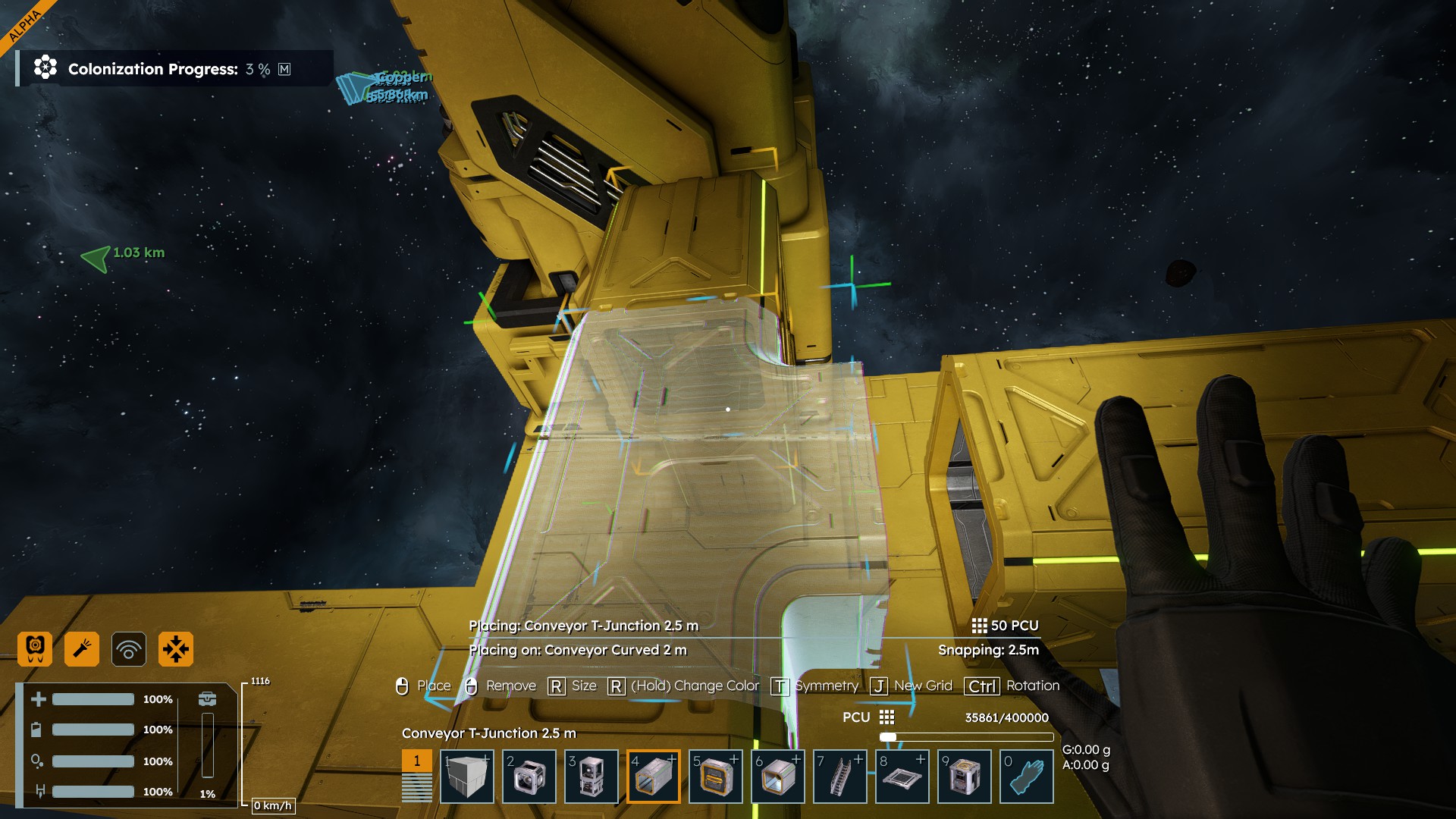Click the toolbox inventory icon
Screen dimensions: 1456x819
tap(207, 698)
